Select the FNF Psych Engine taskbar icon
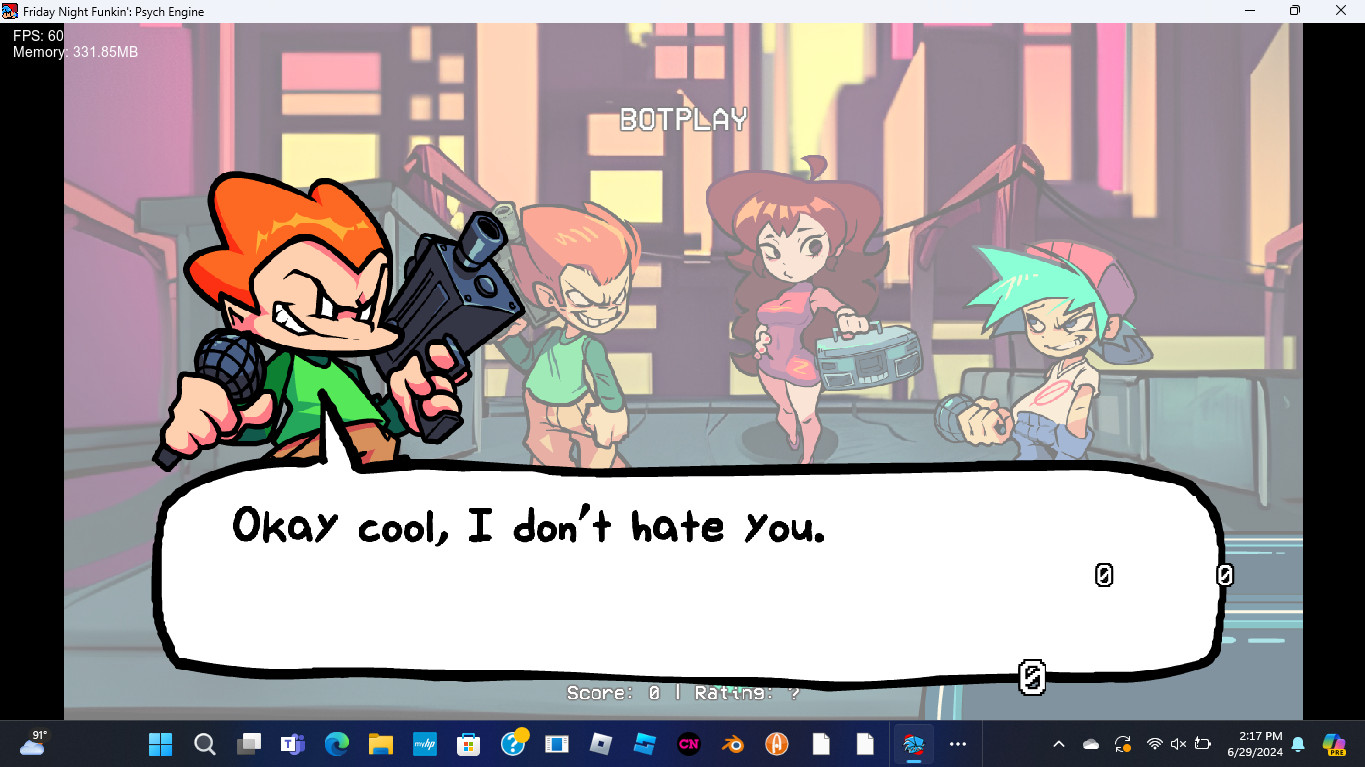 click(x=913, y=744)
